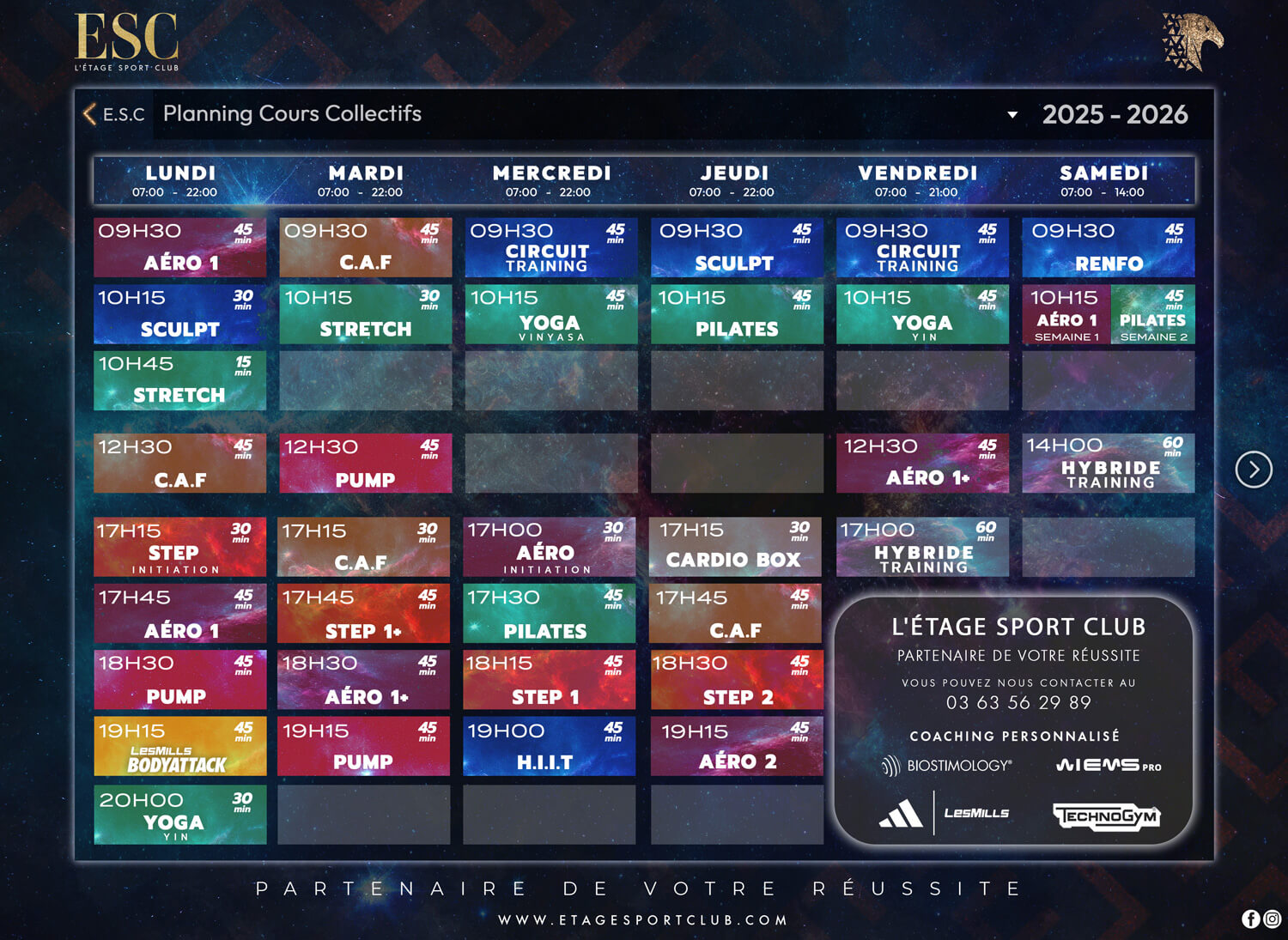Visit the www.etagesportclub.com link
The height and width of the screenshot is (940, 1288).
[643, 920]
